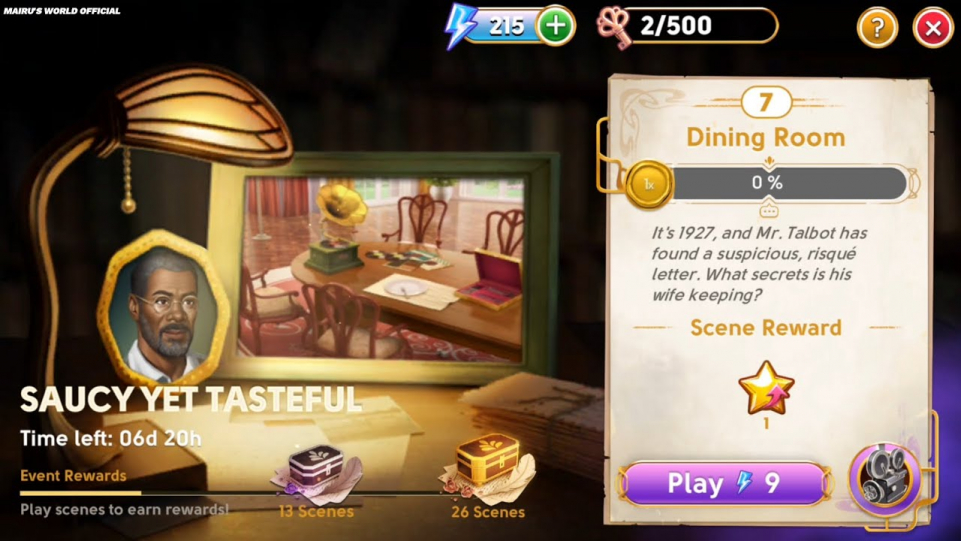Start the Dining Room scene with Play
Screen dimensions: 961x541
click(725, 484)
